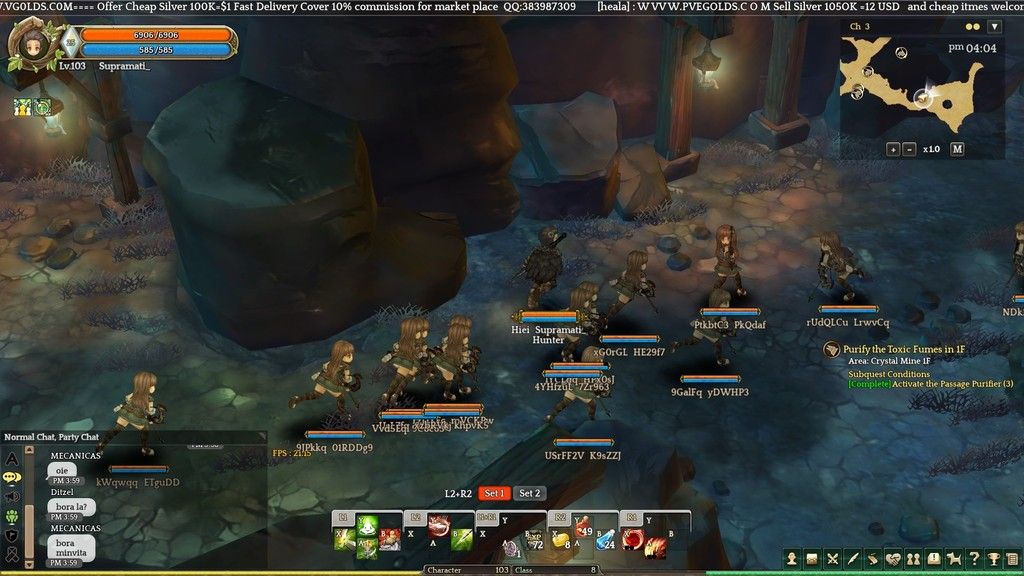Switch the hotbar to Set 2
The height and width of the screenshot is (576, 1024).
click(529, 493)
